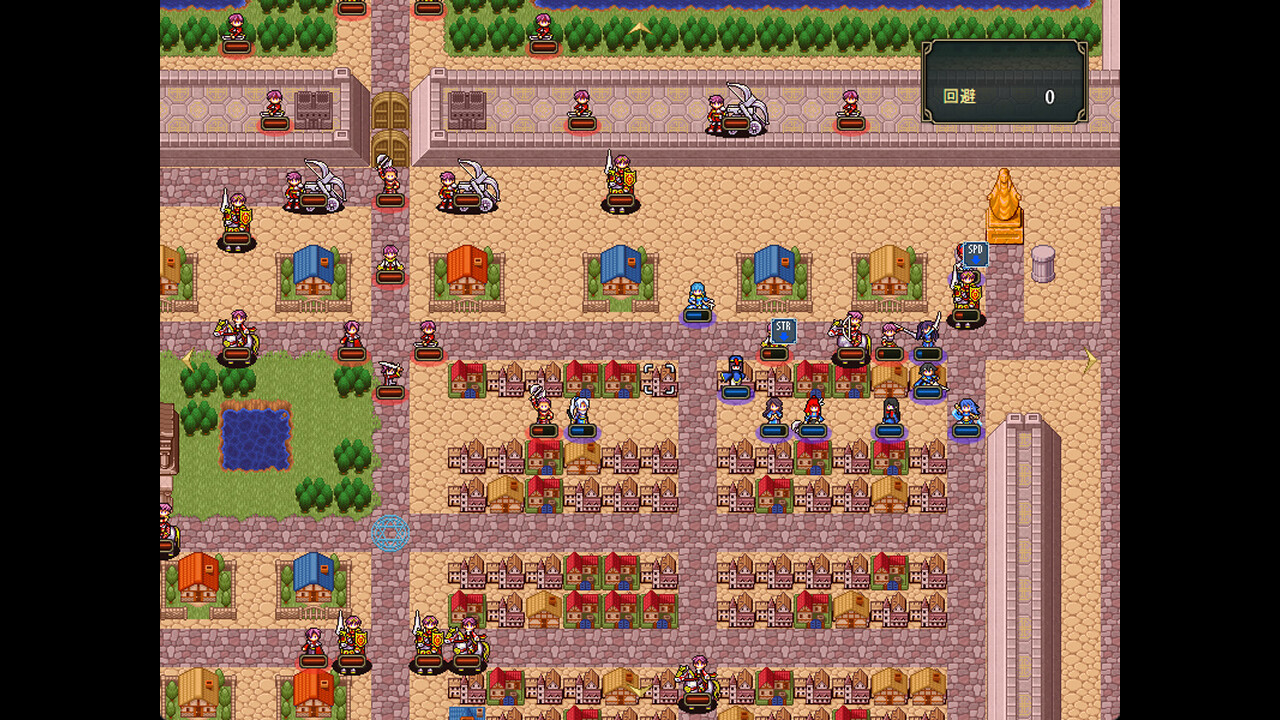This screenshot has height=720, width=1280.
Task: Click the sparkle on the upper road
Action: (x=640, y=28)
